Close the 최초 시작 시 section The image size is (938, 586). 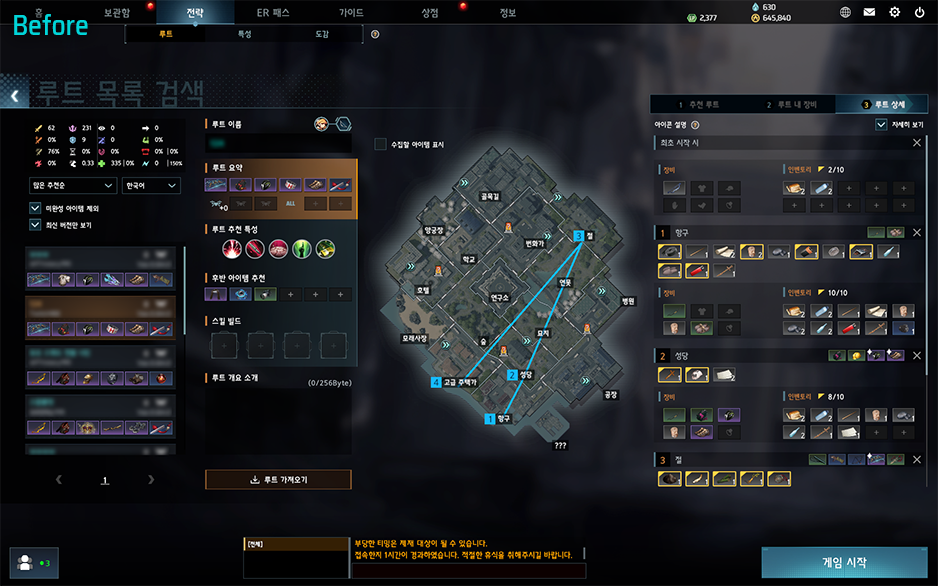[917, 143]
